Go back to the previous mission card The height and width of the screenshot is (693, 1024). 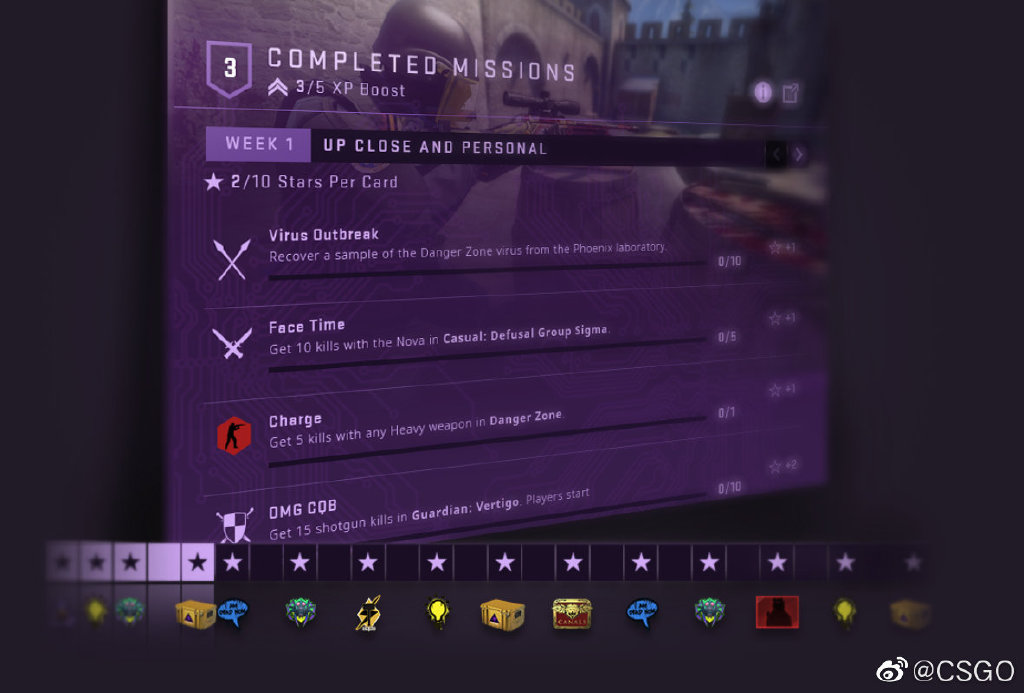tap(777, 154)
